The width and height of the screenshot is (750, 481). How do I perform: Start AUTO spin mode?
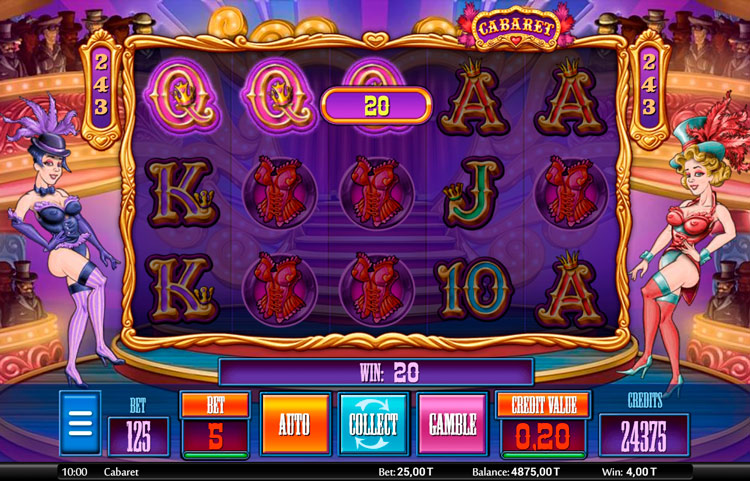click(294, 424)
